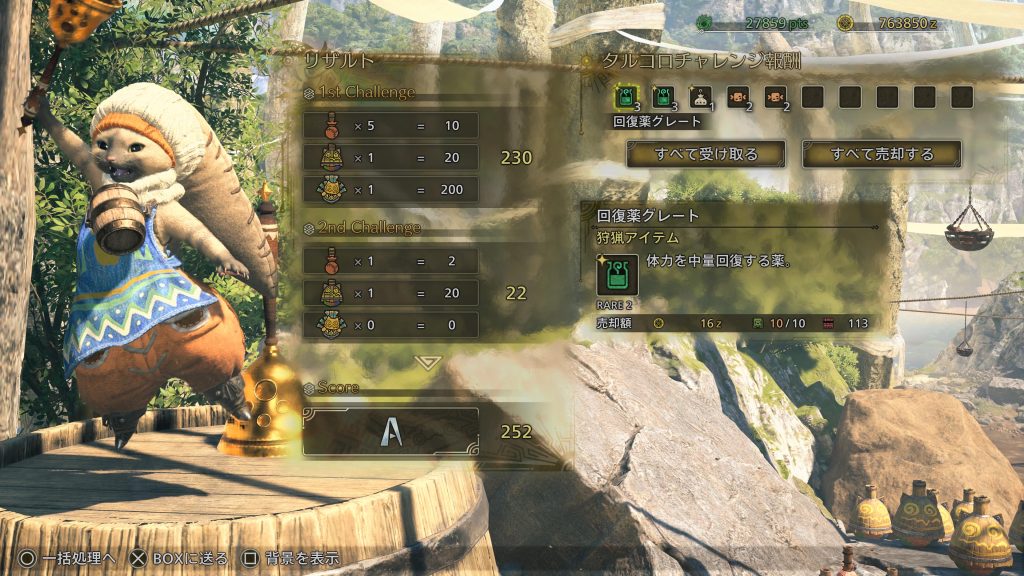Choose すべて受け取る to receive all rewards
Image resolution: width=1024 pixels, height=576 pixels.
tap(706, 154)
